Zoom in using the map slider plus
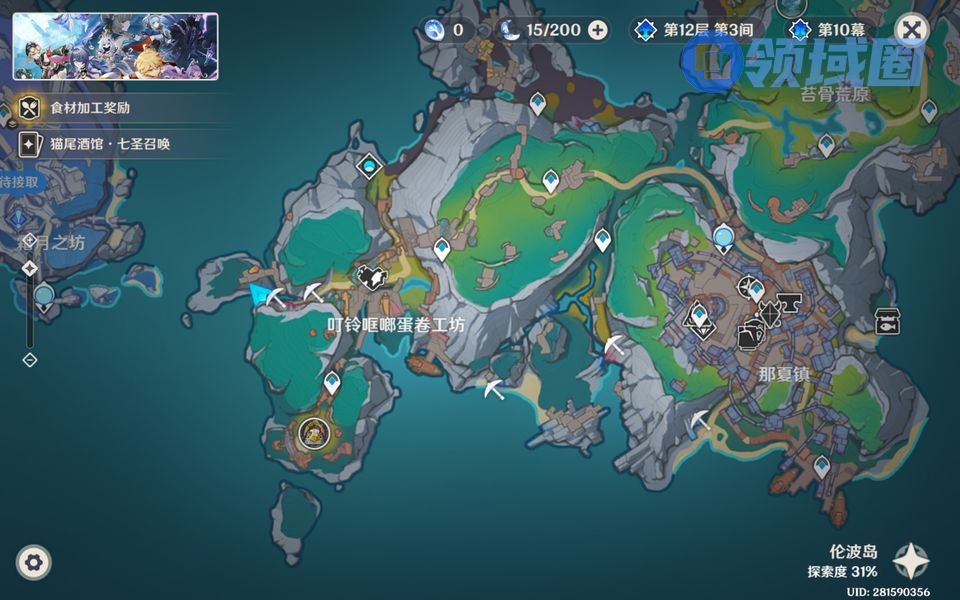 [30, 268]
